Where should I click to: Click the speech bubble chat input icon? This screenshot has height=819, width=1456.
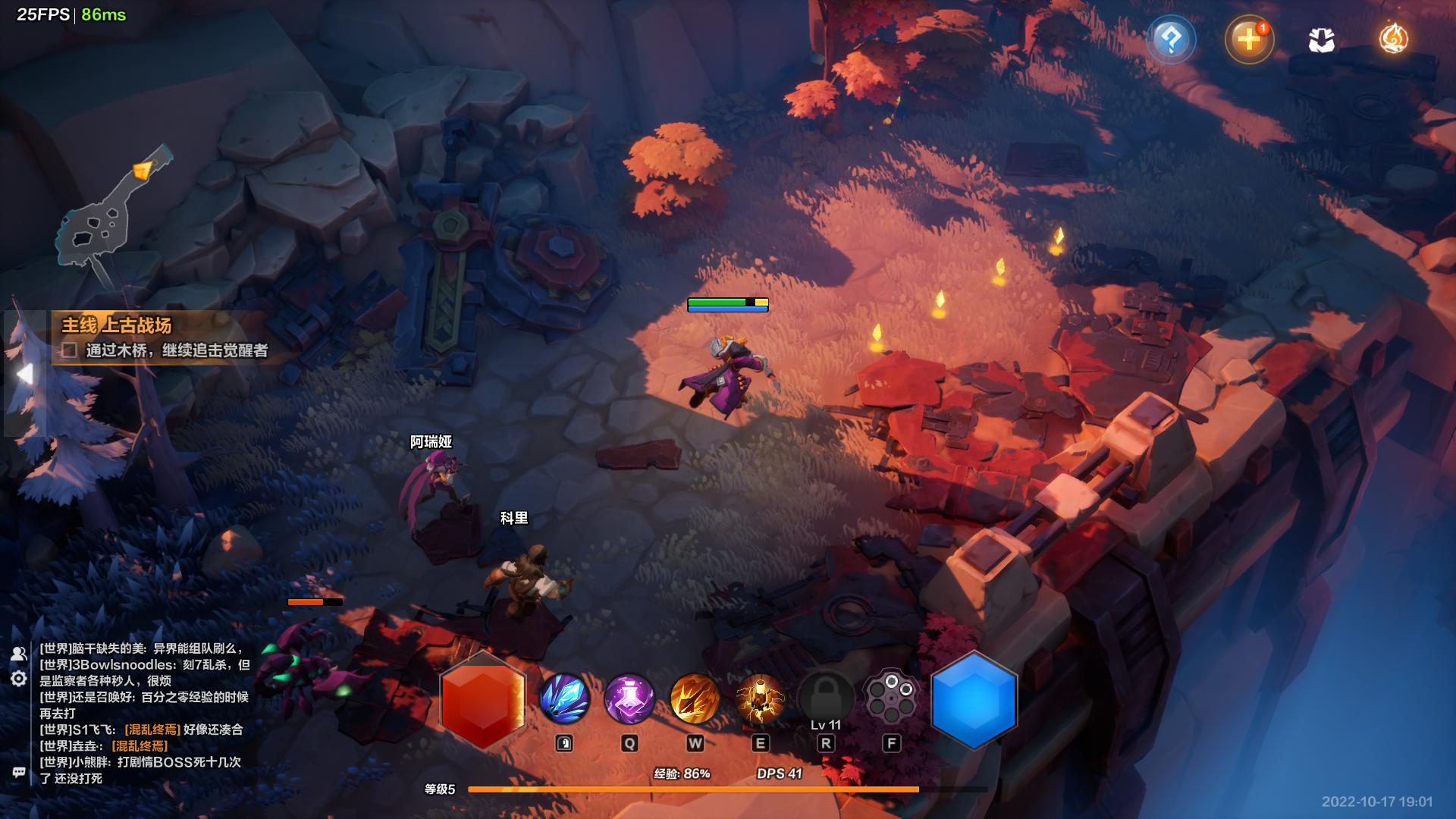click(x=19, y=772)
